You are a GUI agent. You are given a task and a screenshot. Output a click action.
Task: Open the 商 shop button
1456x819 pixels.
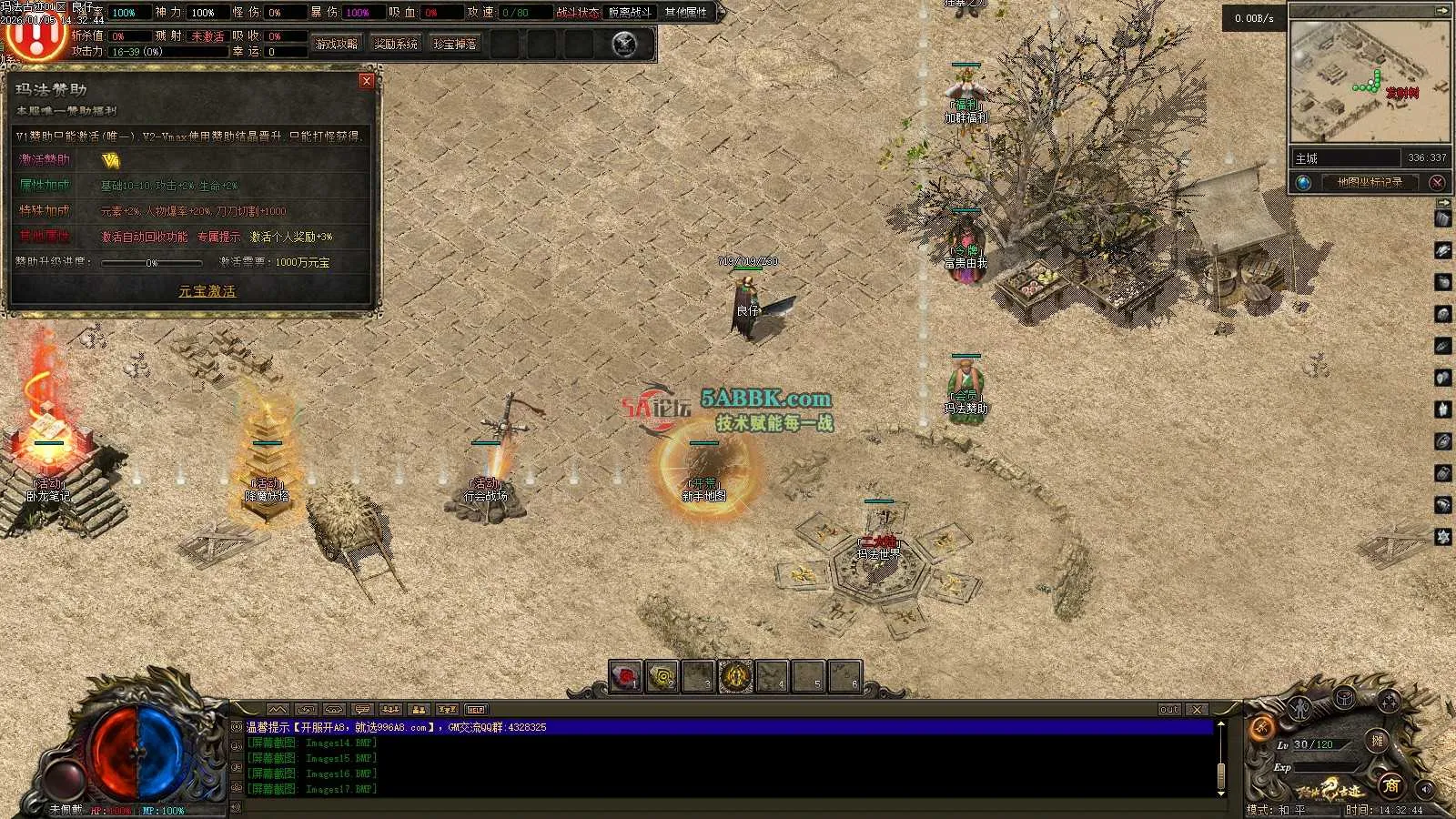click(x=1390, y=784)
